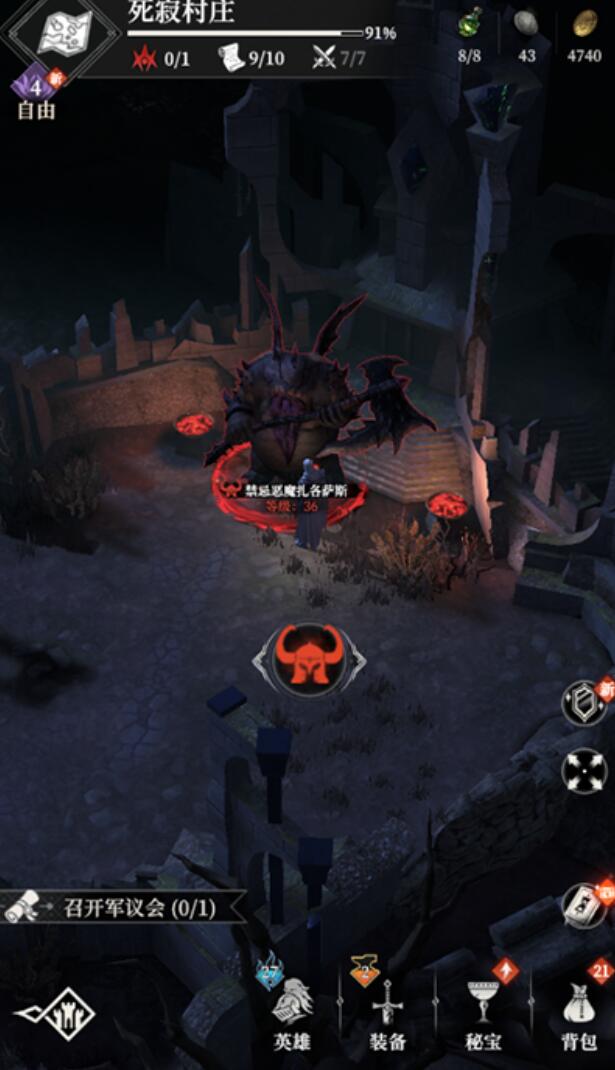Open the 装备 equipment menu
The width and height of the screenshot is (615, 1070).
pyautogui.click(x=387, y=1010)
